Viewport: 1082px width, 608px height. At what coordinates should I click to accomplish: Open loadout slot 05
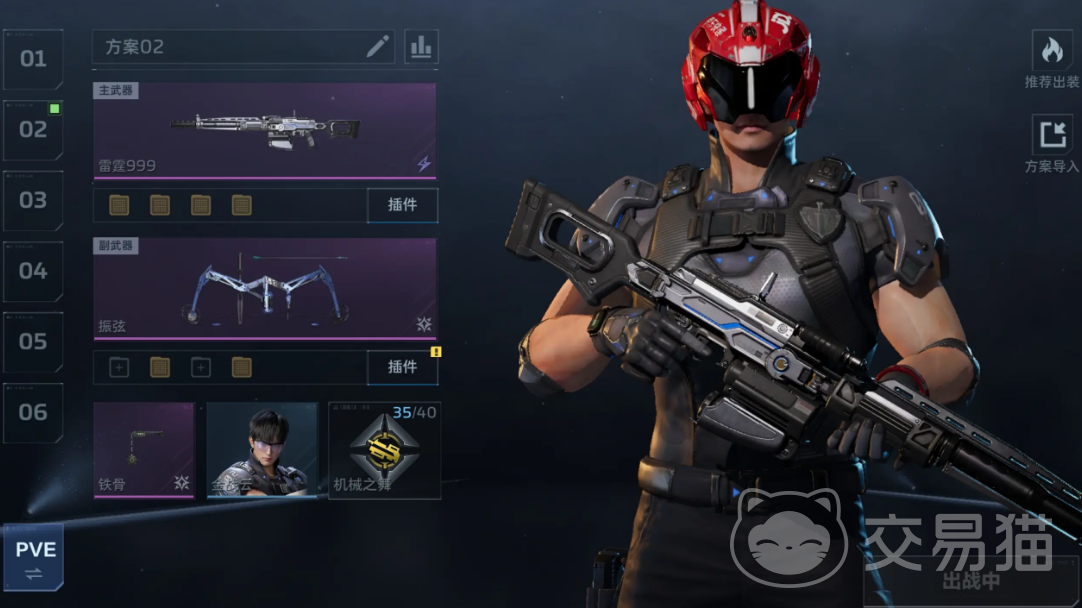click(33, 342)
